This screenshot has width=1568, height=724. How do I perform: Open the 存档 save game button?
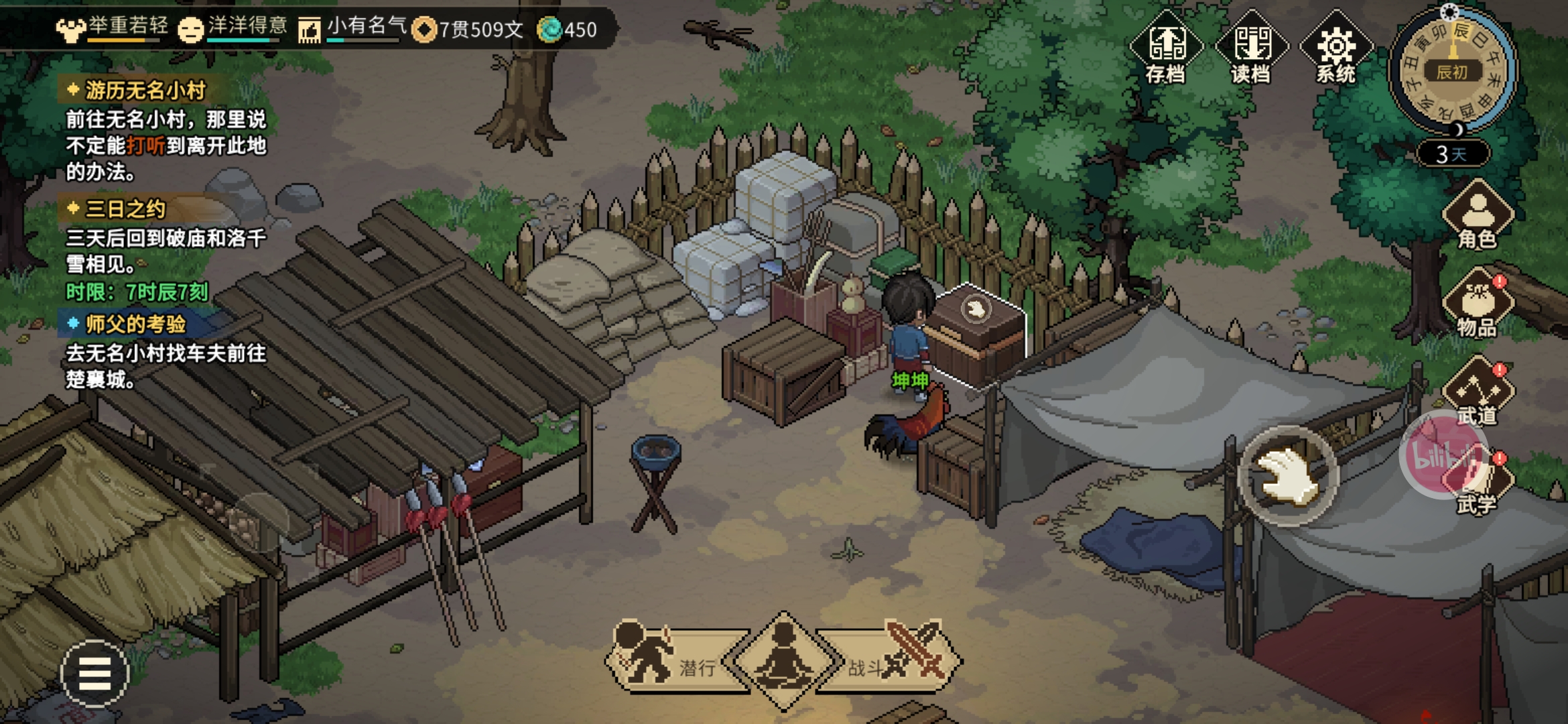(1166, 48)
